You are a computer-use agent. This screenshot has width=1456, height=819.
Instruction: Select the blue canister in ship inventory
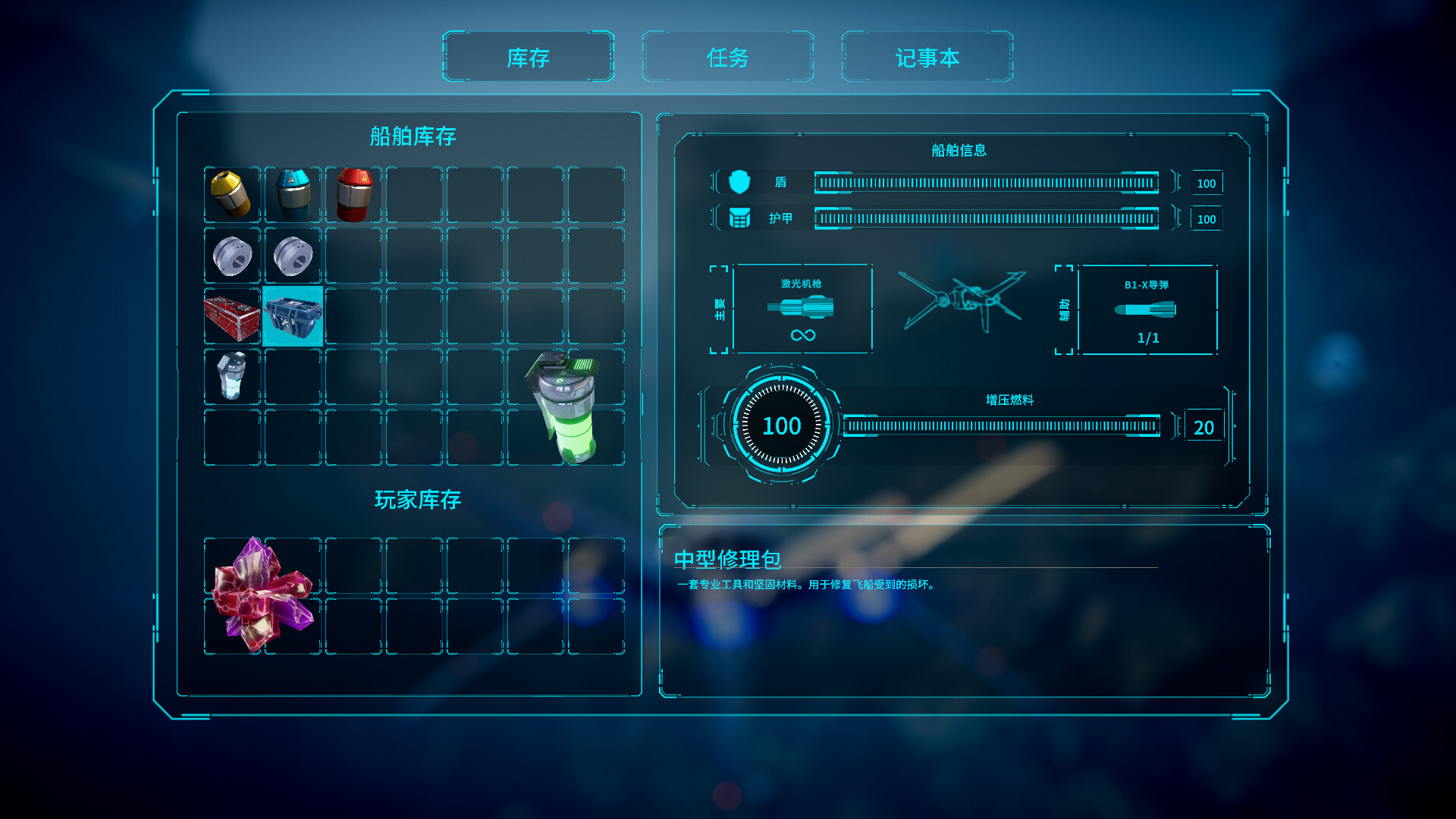(x=293, y=195)
